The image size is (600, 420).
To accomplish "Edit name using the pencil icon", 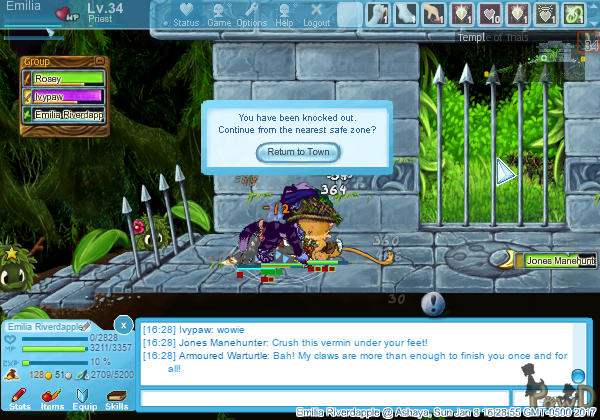I will coord(87,327).
